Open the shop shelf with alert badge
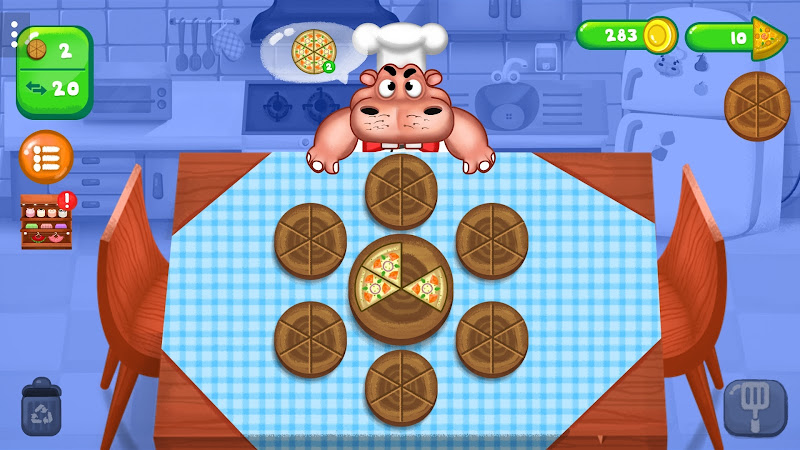 point(46,221)
